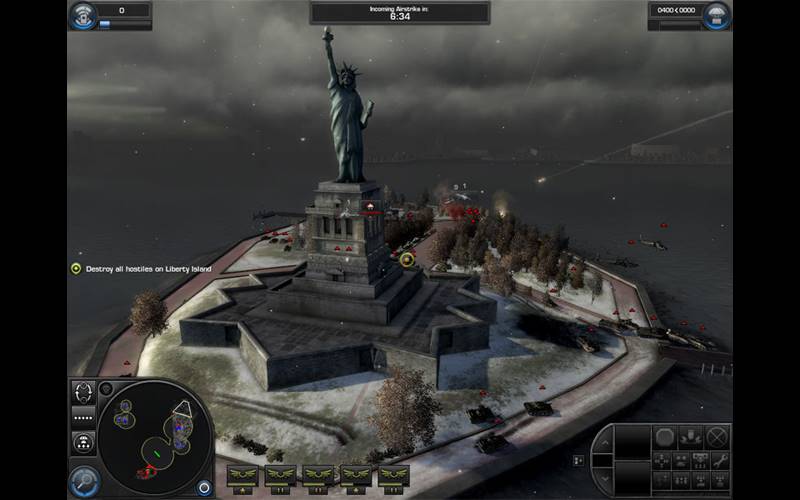Select the crossed-circle command button
The height and width of the screenshot is (500, 800).
(x=717, y=437)
